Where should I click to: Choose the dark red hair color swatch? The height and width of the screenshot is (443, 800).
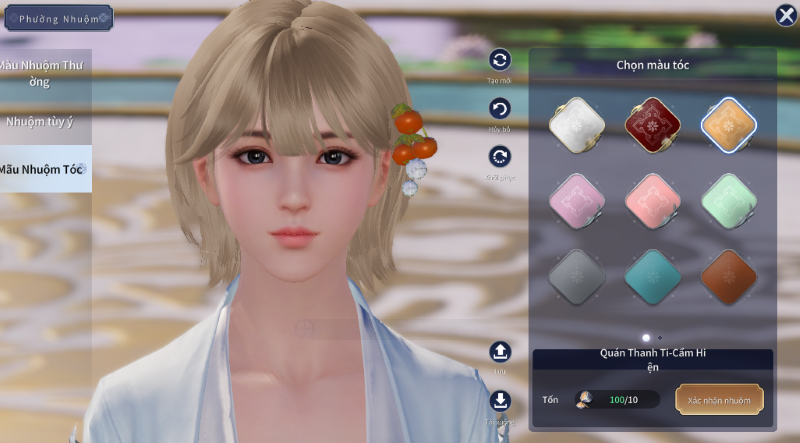coord(652,124)
